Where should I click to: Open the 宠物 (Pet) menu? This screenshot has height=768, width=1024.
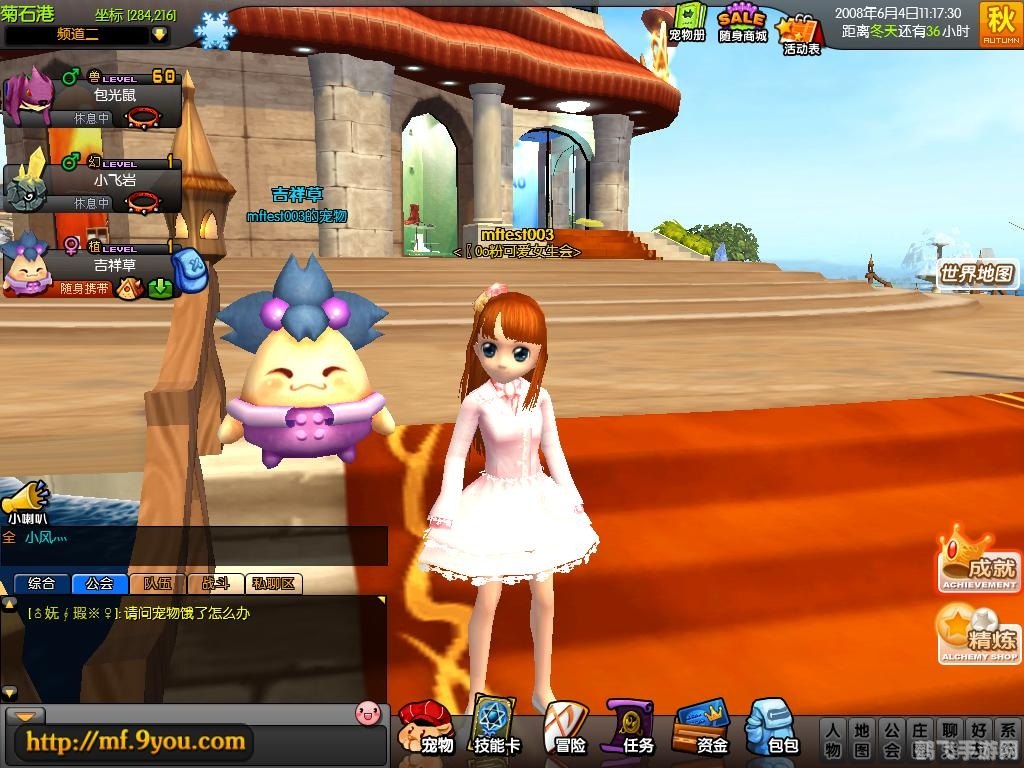click(x=427, y=727)
